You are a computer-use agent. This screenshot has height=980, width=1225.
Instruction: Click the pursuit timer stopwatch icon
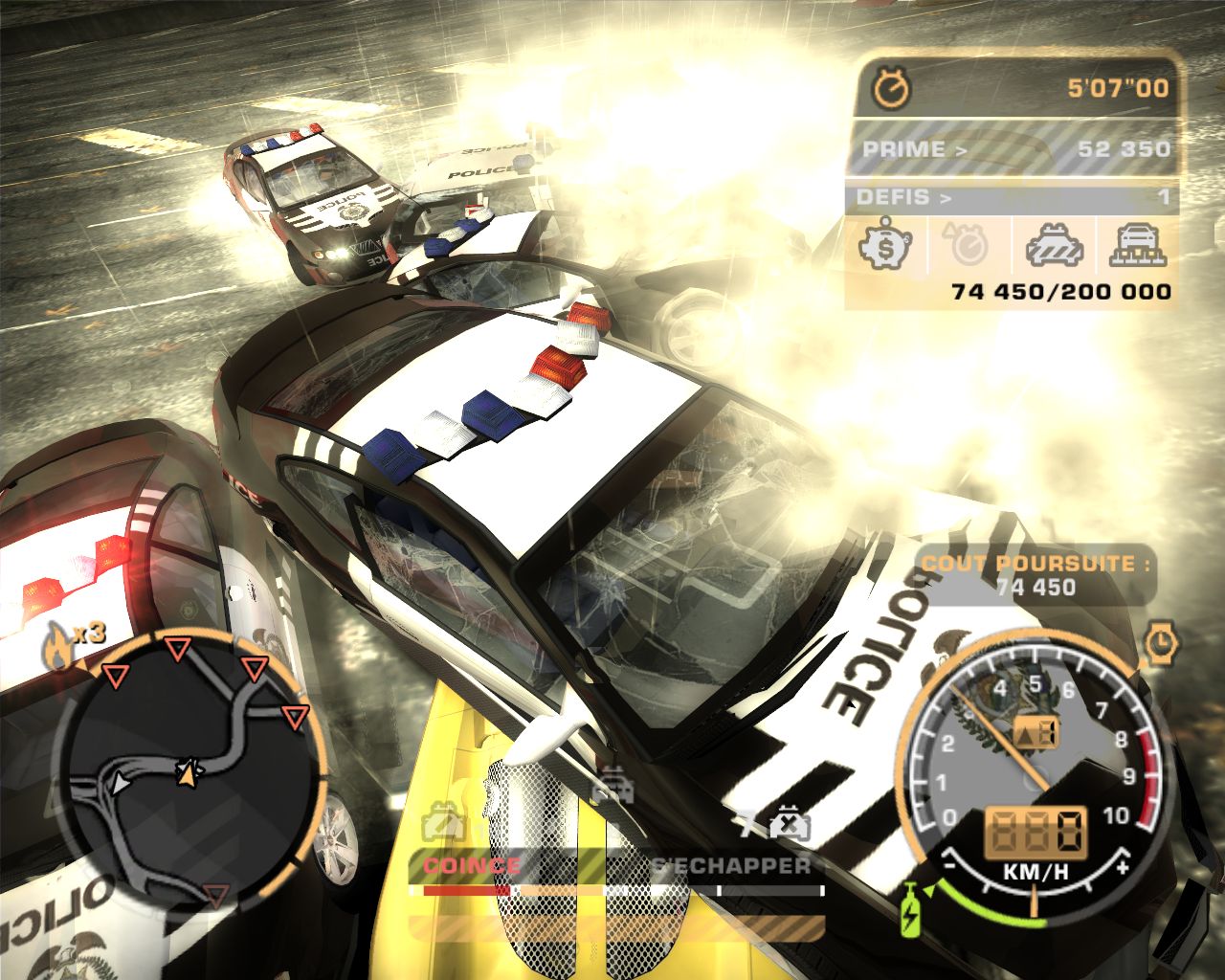[892, 89]
